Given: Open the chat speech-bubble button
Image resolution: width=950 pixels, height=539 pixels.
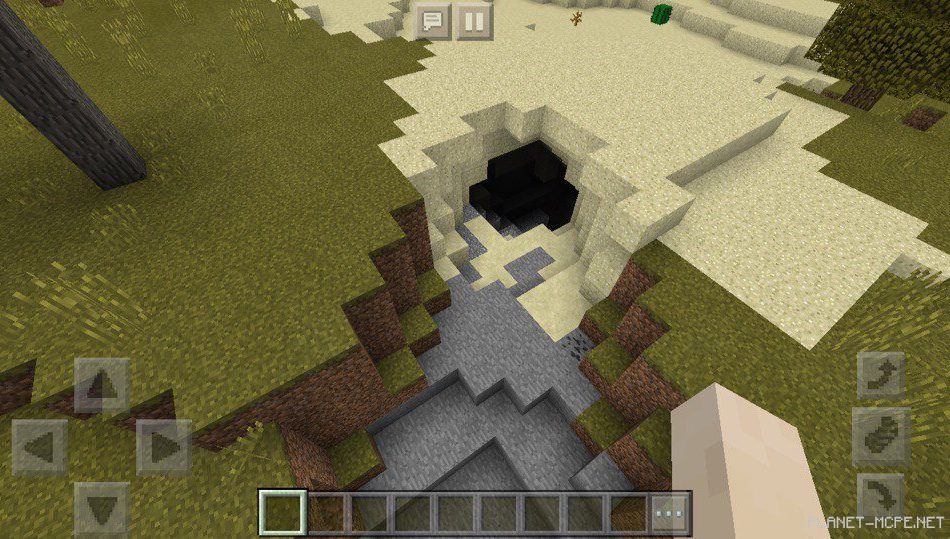Looking at the screenshot, I should (432, 20).
